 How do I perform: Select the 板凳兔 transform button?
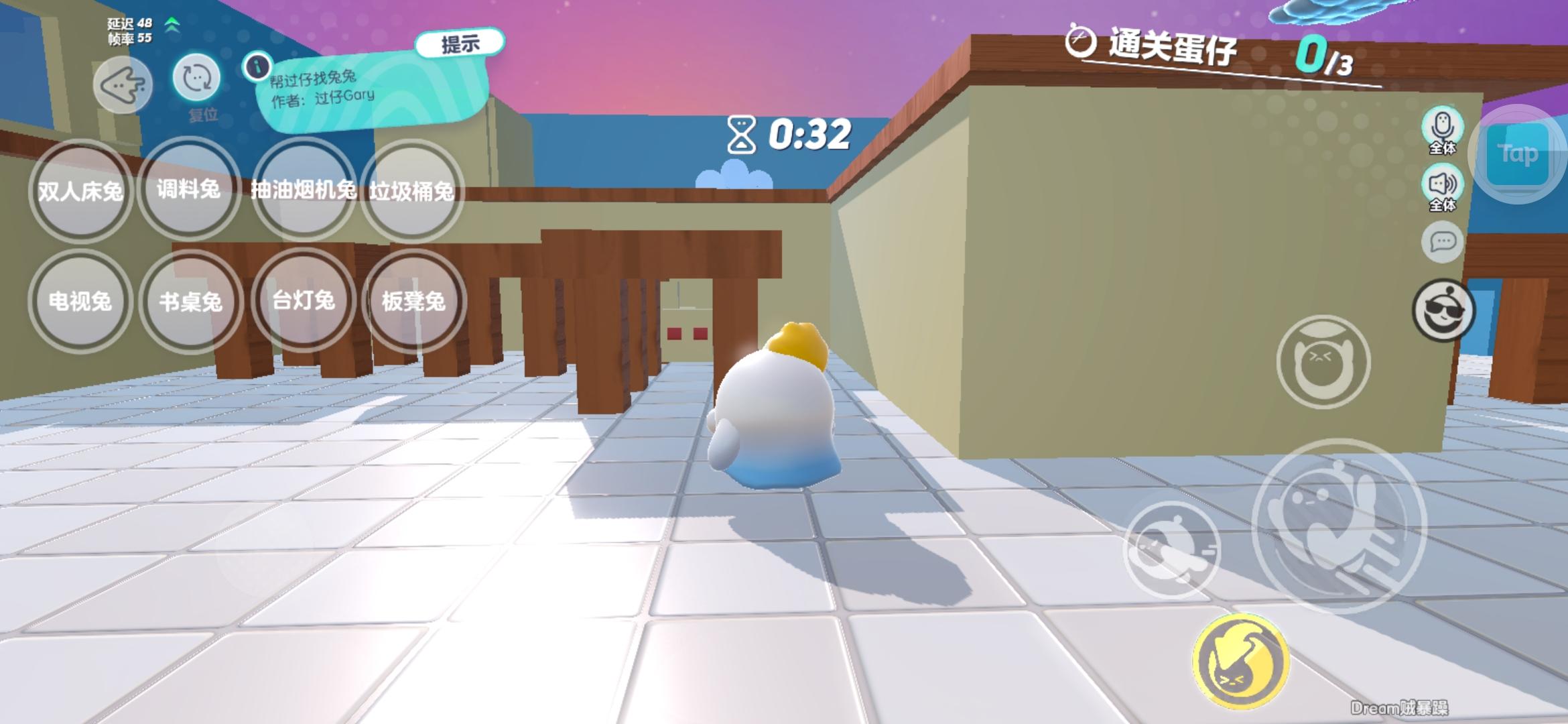click(x=414, y=303)
